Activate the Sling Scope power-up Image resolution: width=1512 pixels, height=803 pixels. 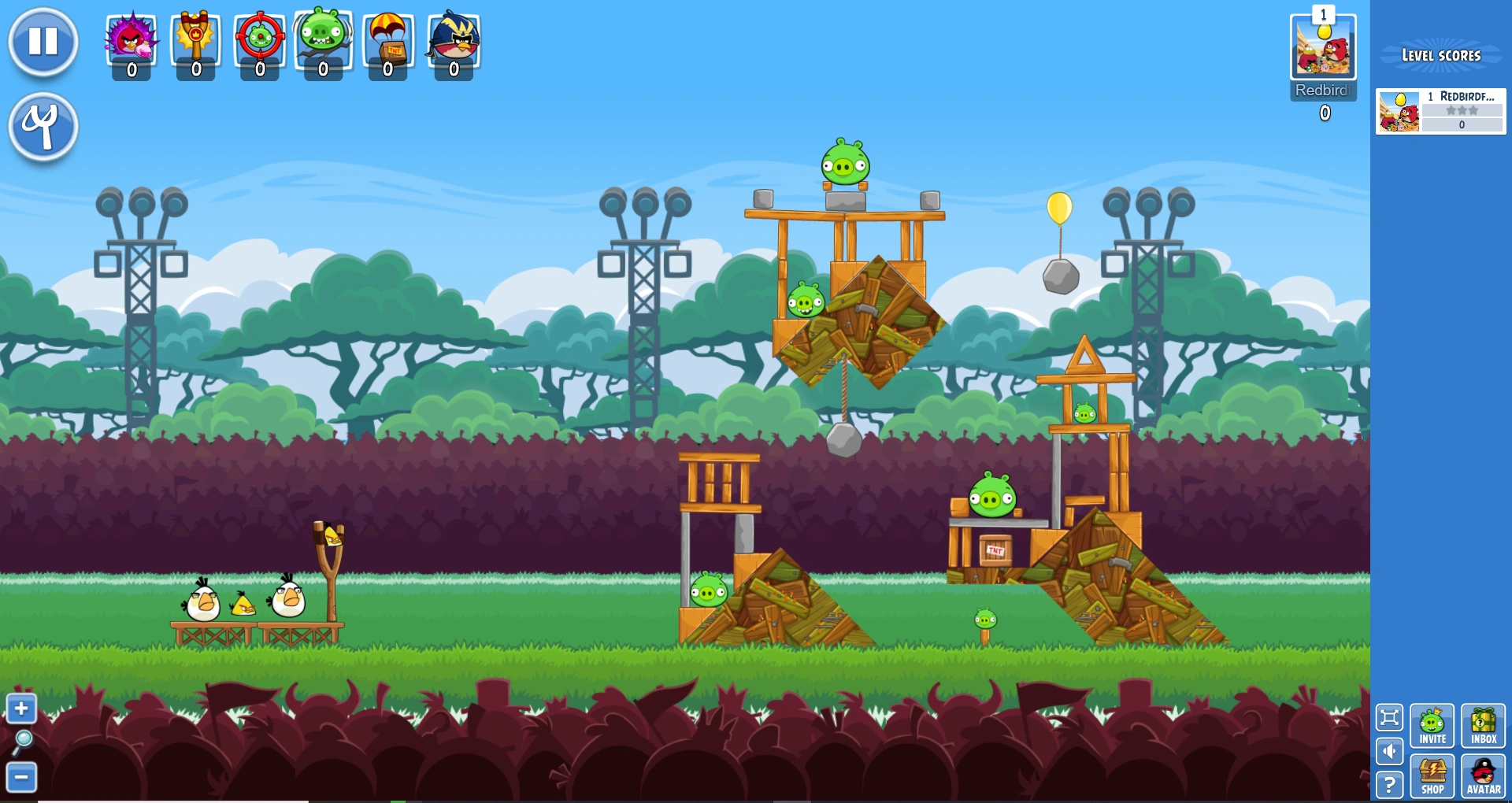pyautogui.click(x=260, y=41)
